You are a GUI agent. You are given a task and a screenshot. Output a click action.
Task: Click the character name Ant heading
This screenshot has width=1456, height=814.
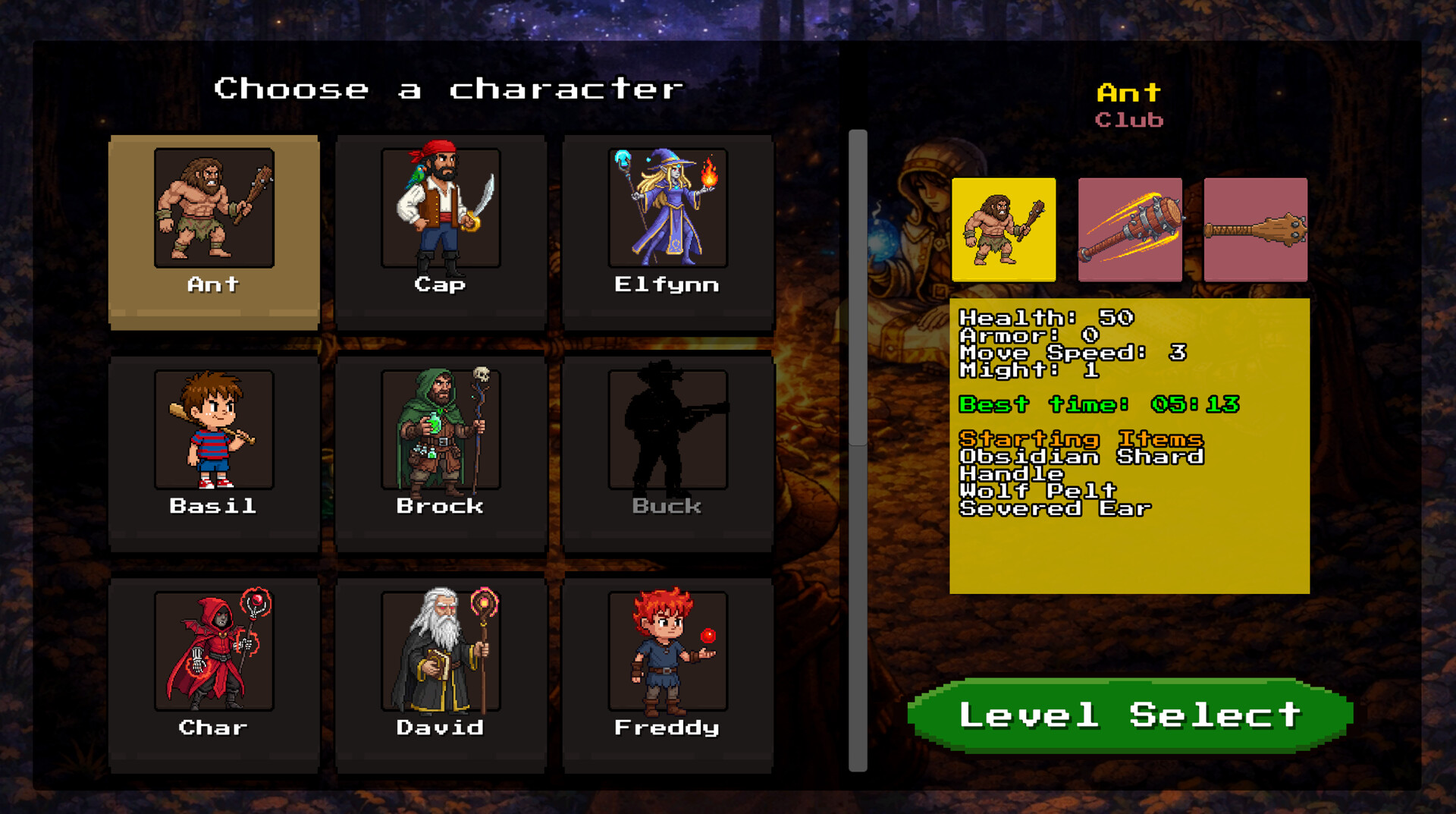coord(1128,93)
